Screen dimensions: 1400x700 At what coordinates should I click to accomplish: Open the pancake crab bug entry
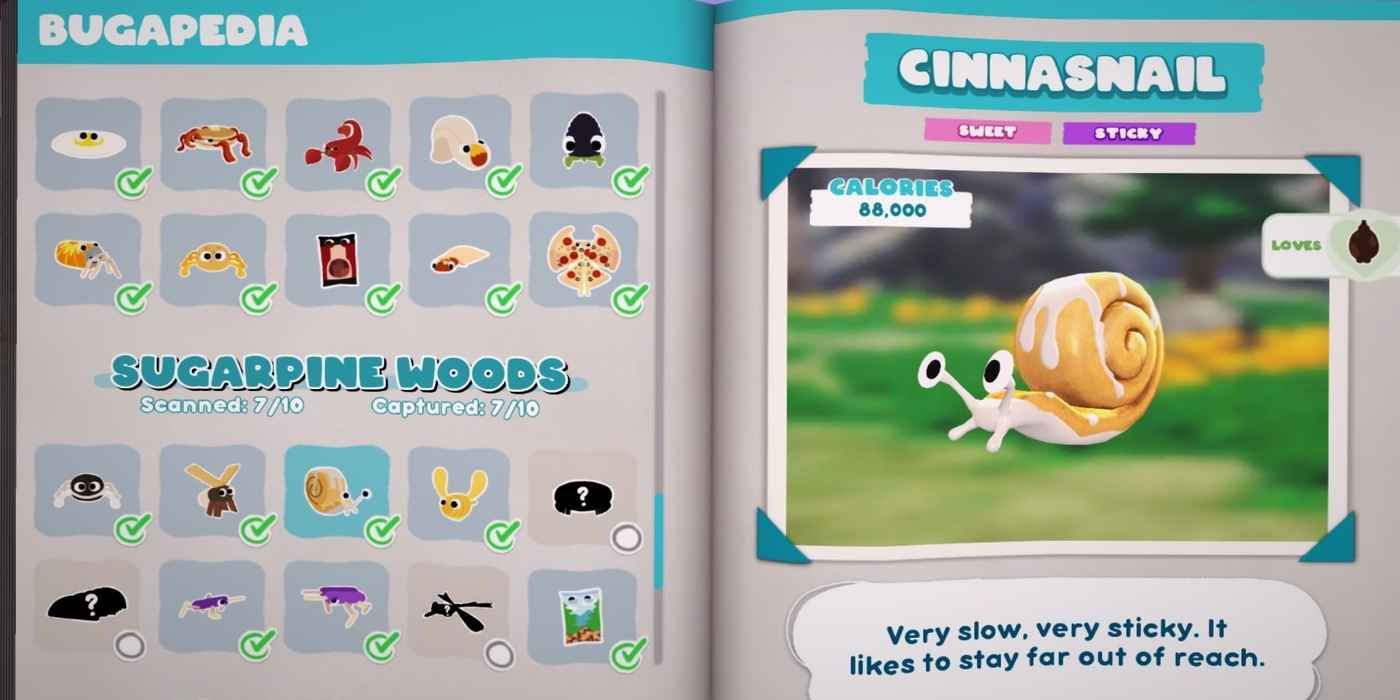tap(213, 144)
